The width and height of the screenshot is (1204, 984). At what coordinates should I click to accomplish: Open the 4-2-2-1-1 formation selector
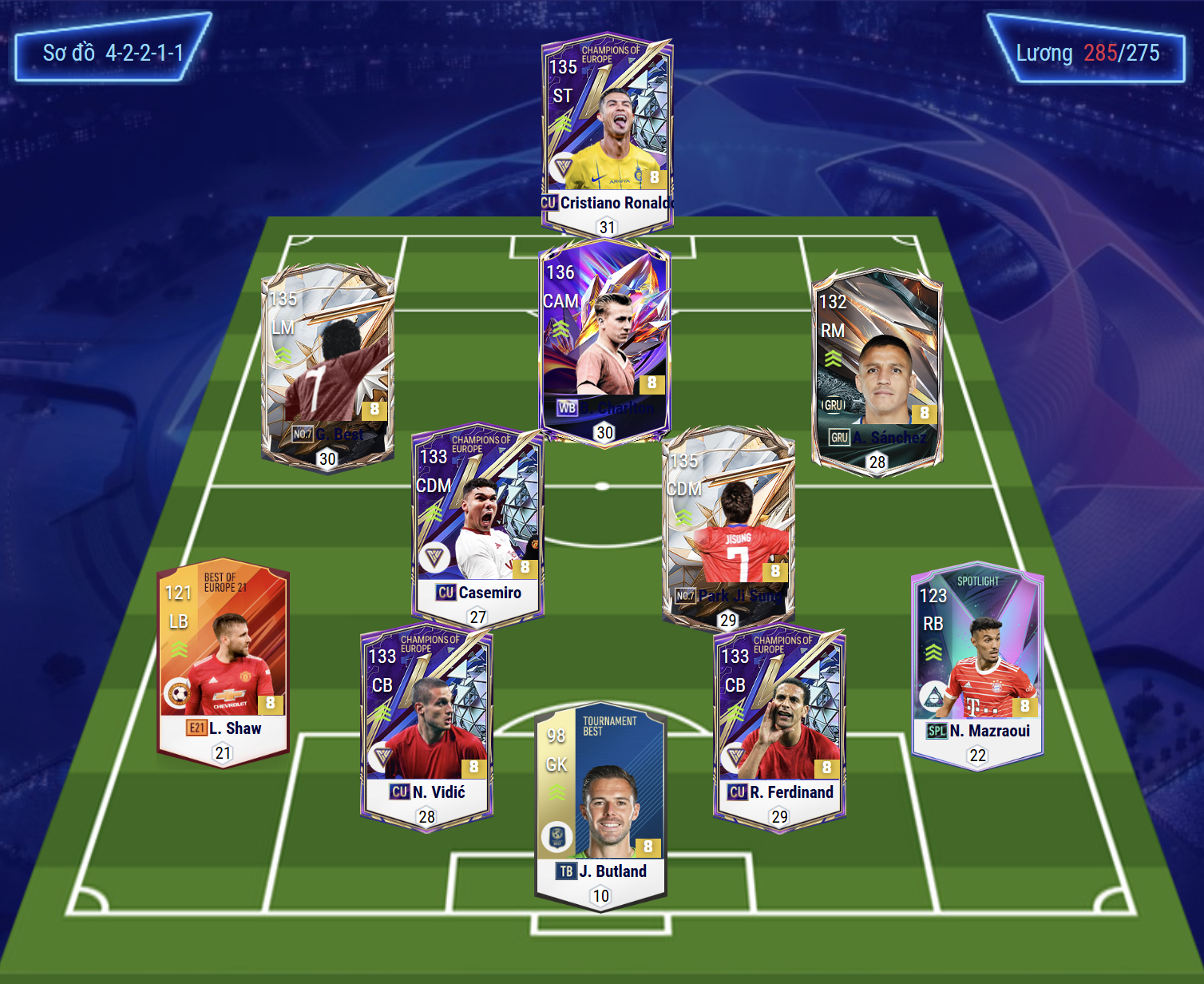pos(113,53)
